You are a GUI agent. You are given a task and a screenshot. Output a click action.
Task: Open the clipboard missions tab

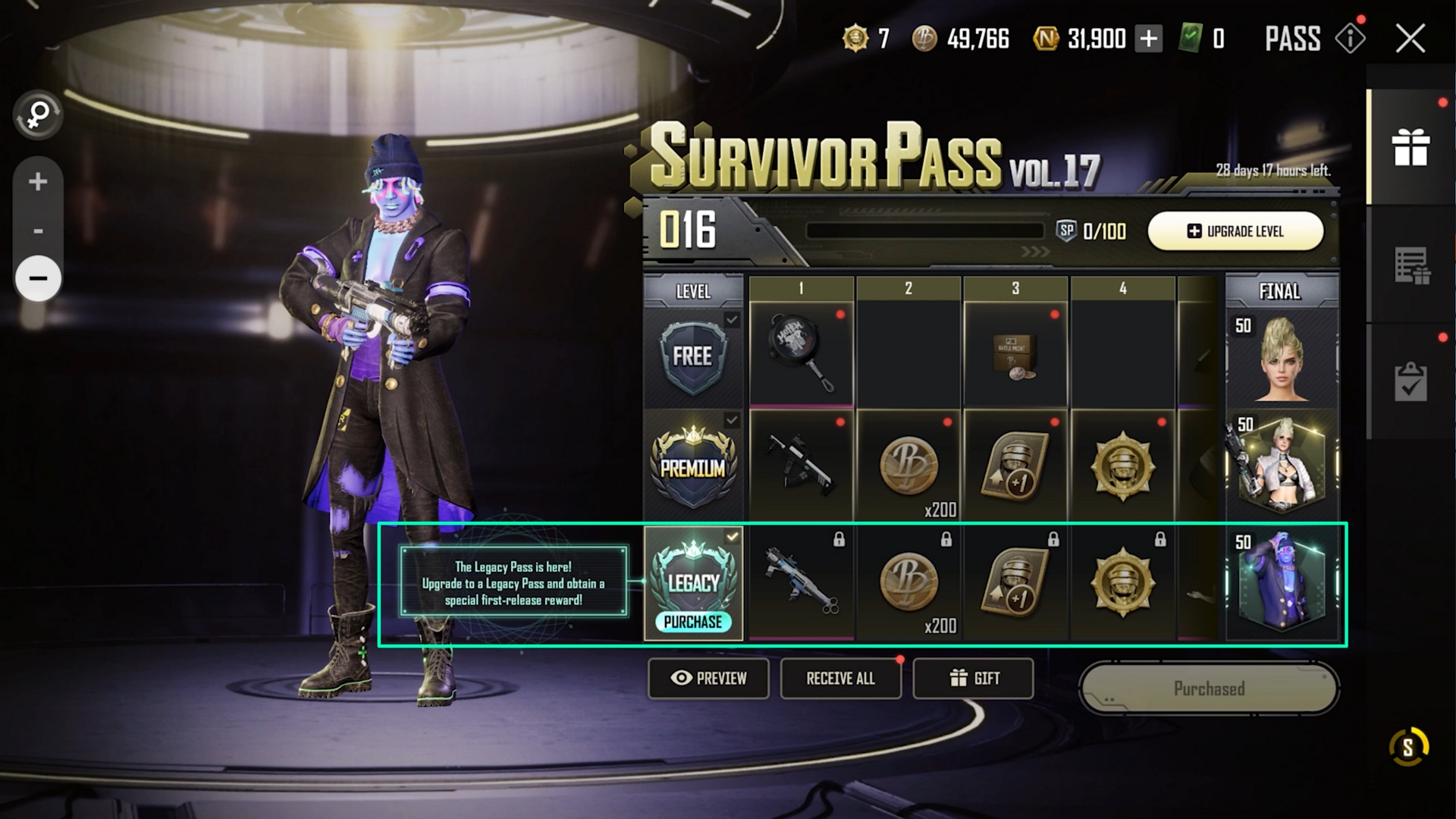[x=1410, y=381]
